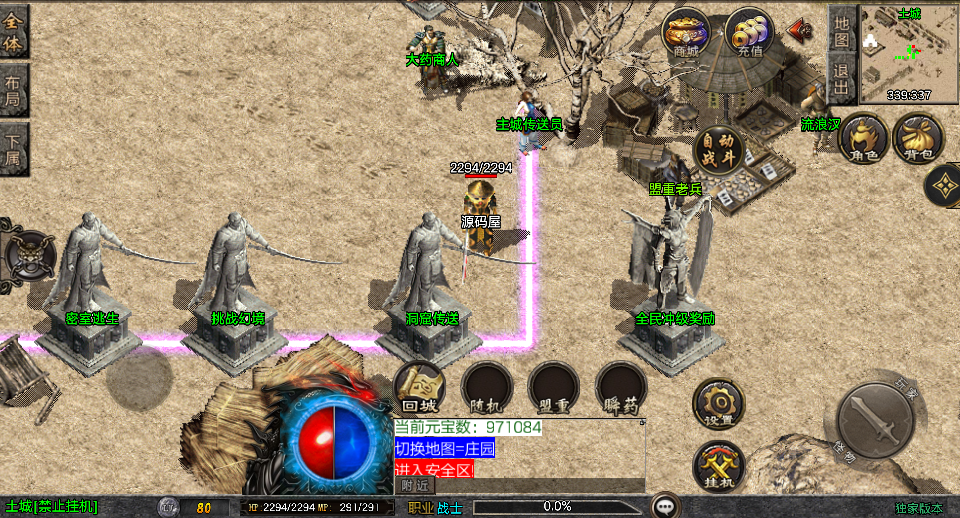Toggle 自动战斗 auto battle

pos(719,150)
